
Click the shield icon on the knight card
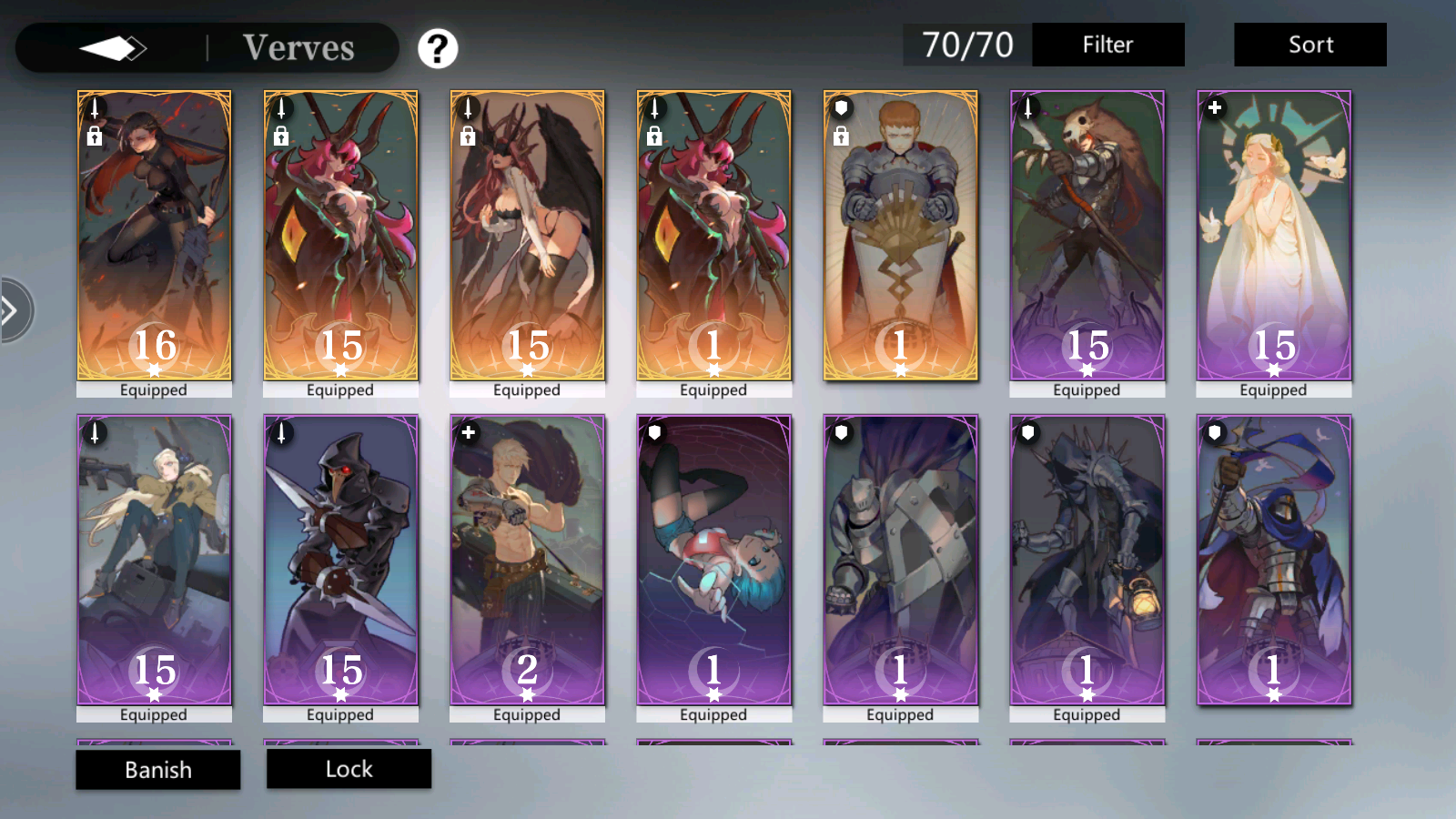(x=840, y=106)
